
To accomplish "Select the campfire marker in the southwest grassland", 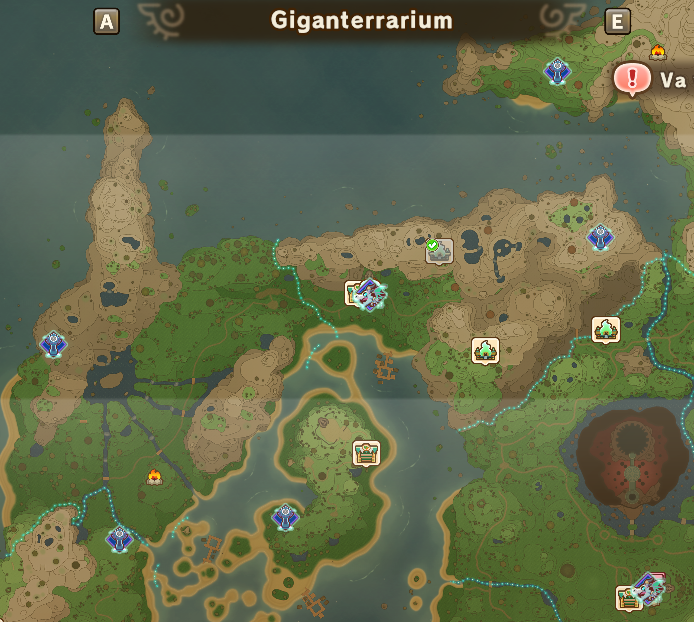I will click(x=154, y=476).
